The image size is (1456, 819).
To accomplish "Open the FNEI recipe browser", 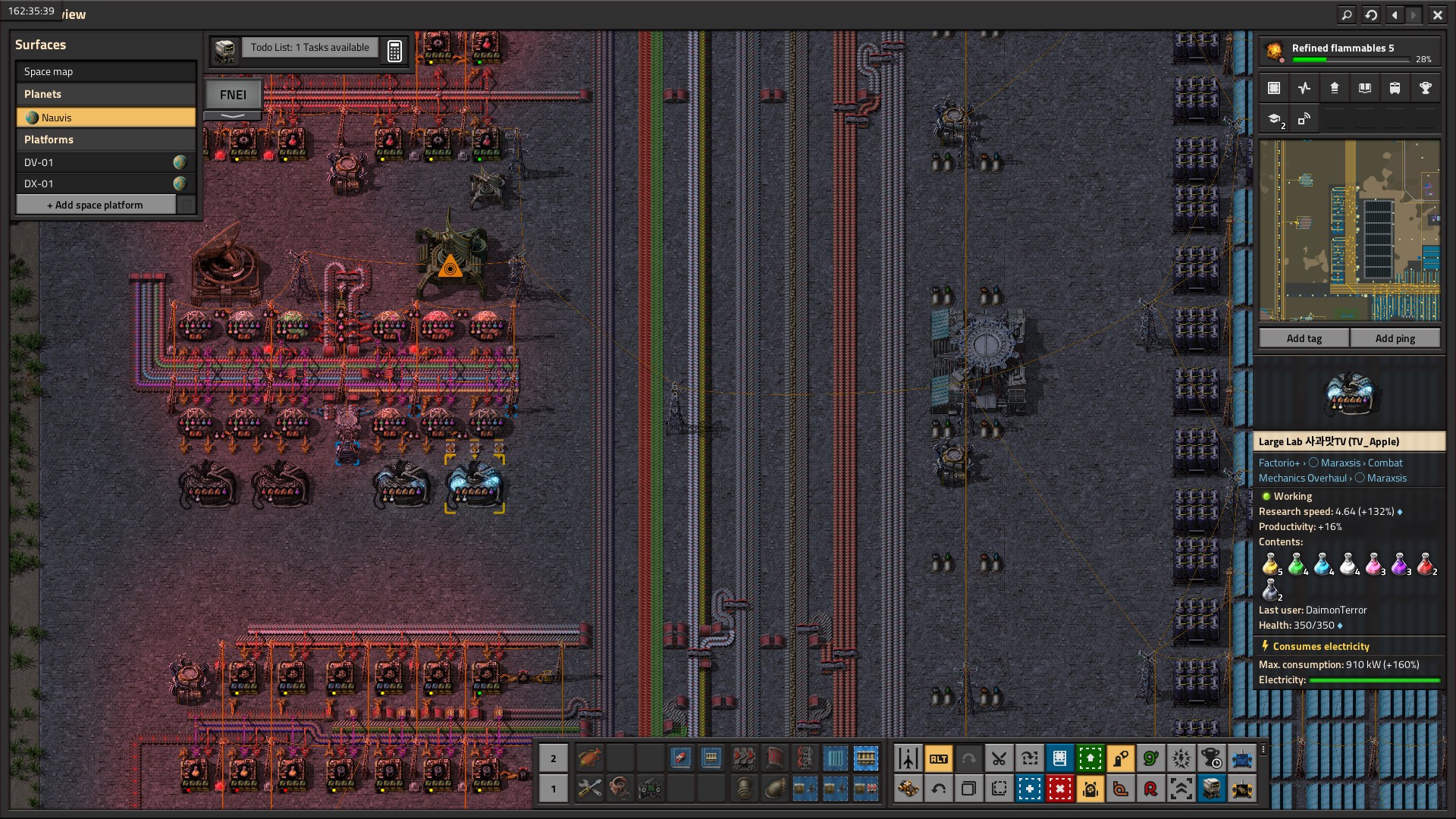I will (x=233, y=95).
